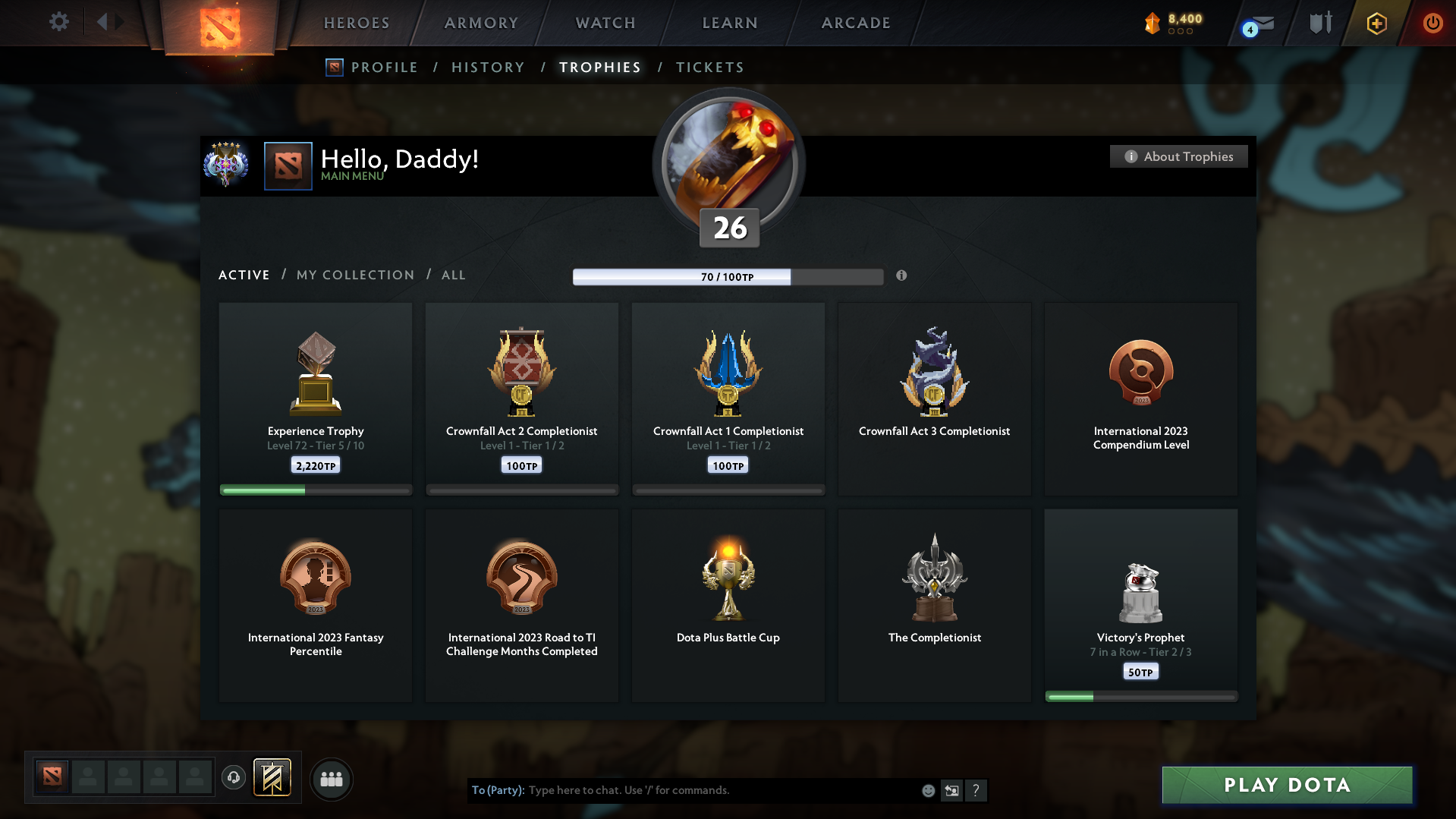The image size is (1456, 819).
Task: Click the 70/100TP progress bar
Action: pyautogui.click(x=728, y=276)
